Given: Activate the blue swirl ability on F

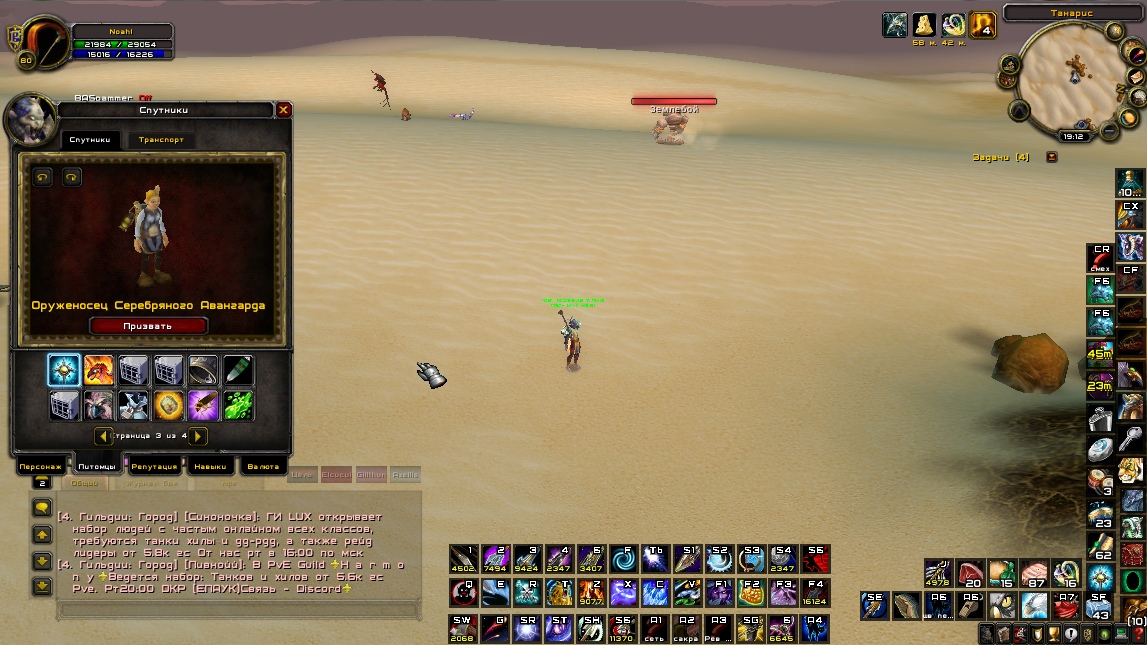Looking at the screenshot, I should (x=624, y=560).
